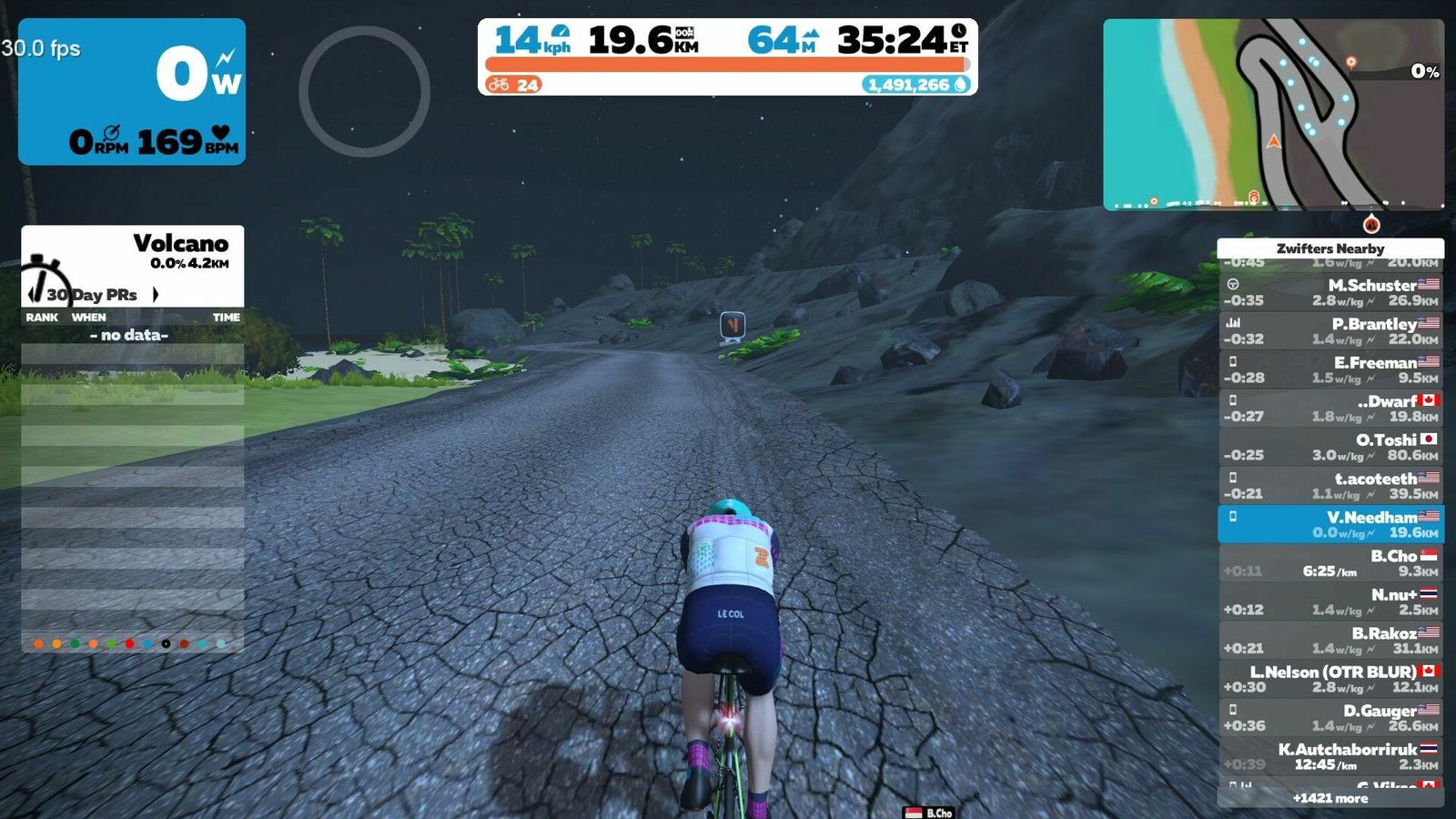Image resolution: width=1456 pixels, height=819 pixels.
Task: Select t.acoteeth rider row
Action: [1330, 486]
